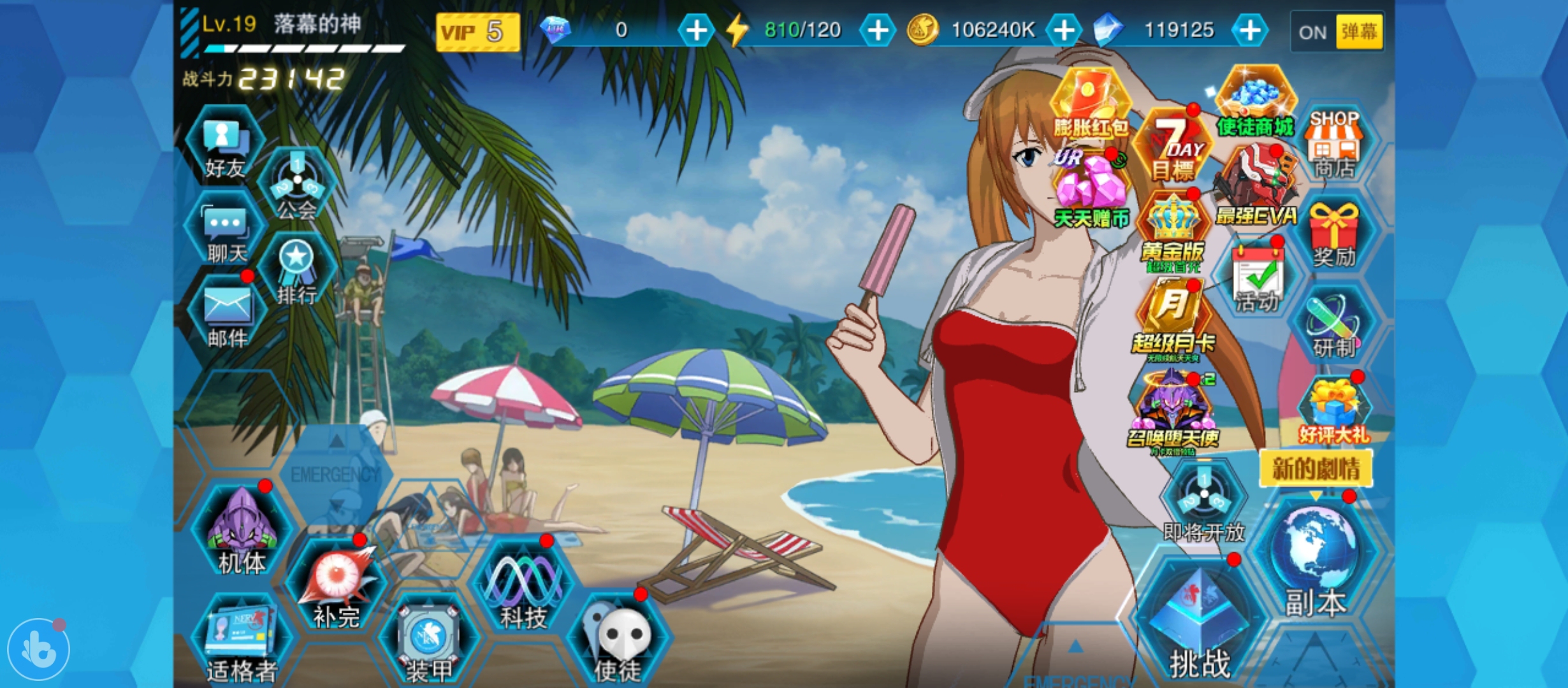Check the 邮件 mailbox
This screenshot has height=688, width=1568.
227,314
